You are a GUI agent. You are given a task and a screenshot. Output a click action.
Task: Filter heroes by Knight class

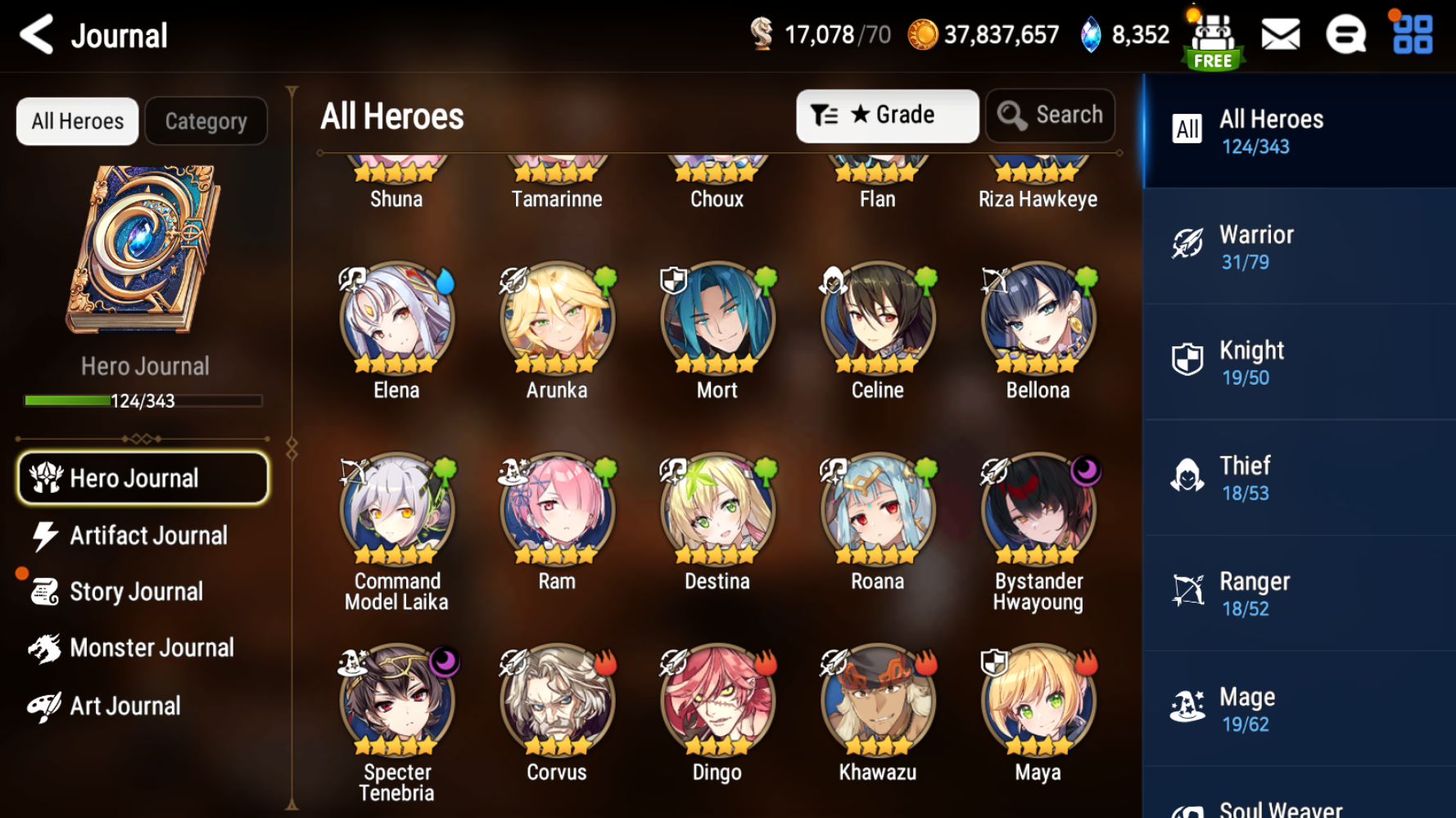[x=1298, y=363]
